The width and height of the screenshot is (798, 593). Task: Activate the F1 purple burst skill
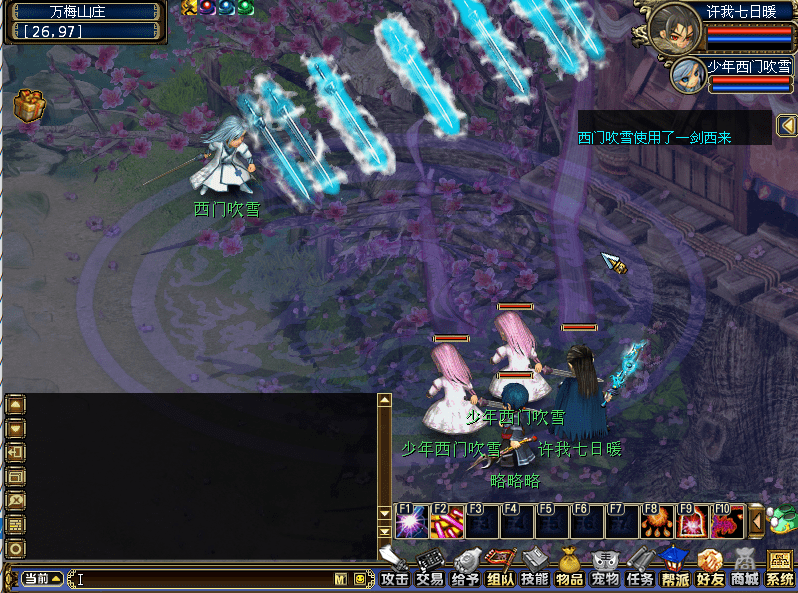coord(411,522)
